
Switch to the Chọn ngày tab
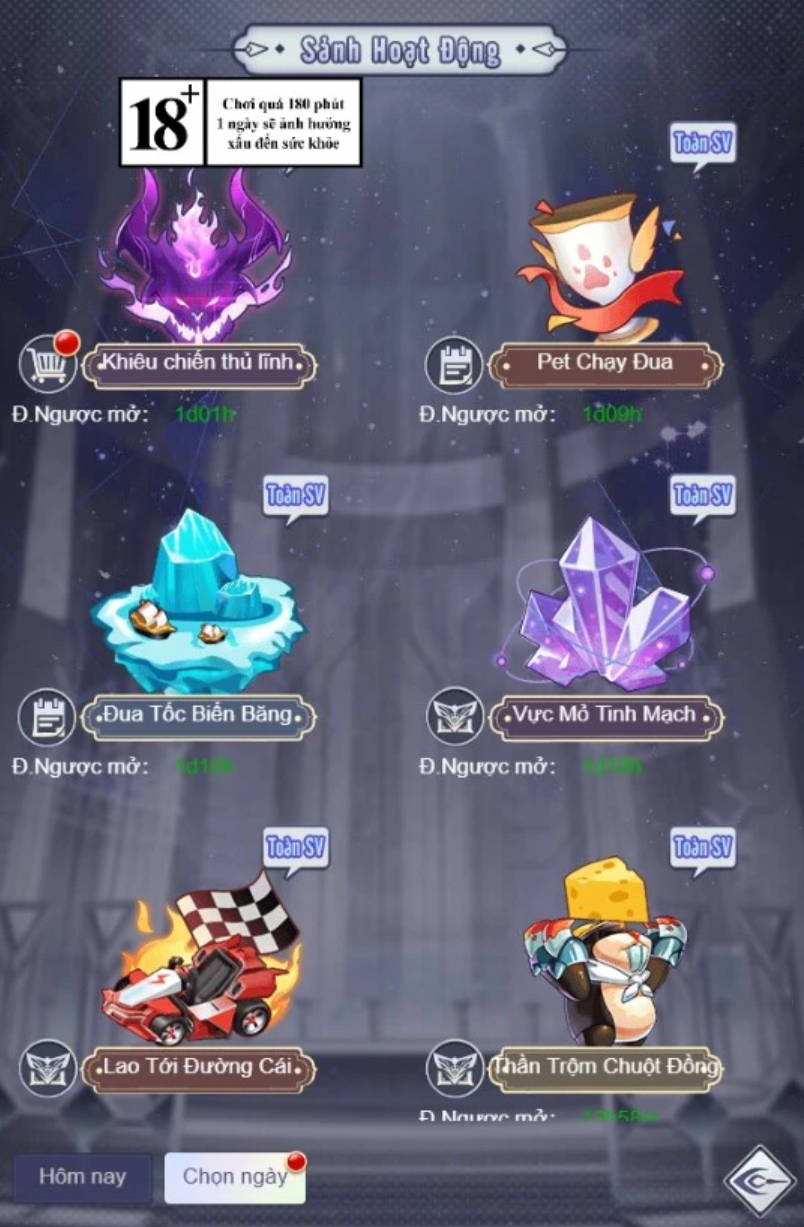(x=234, y=1177)
